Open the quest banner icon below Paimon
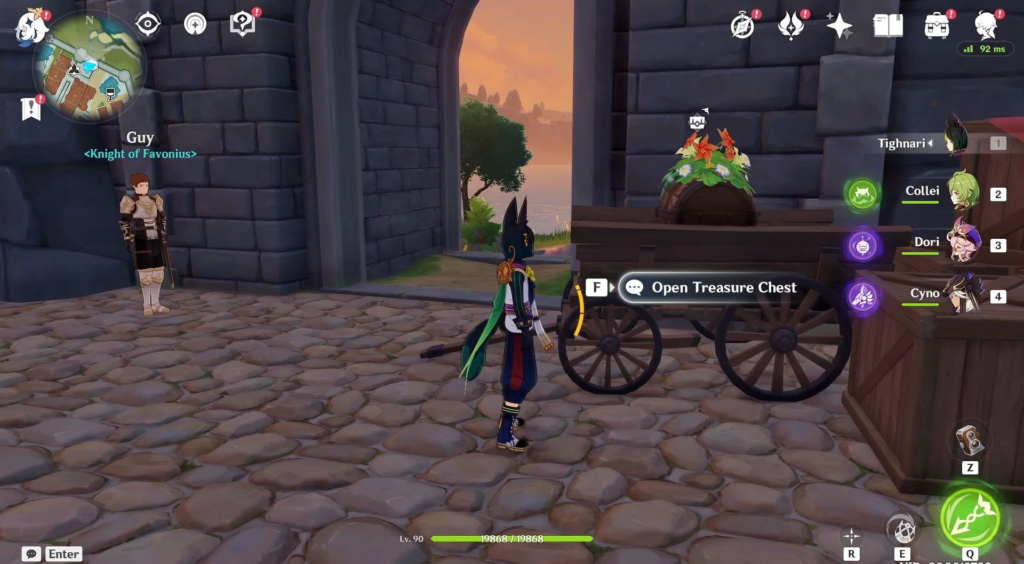Image resolution: width=1024 pixels, height=564 pixels. point(31,108)
